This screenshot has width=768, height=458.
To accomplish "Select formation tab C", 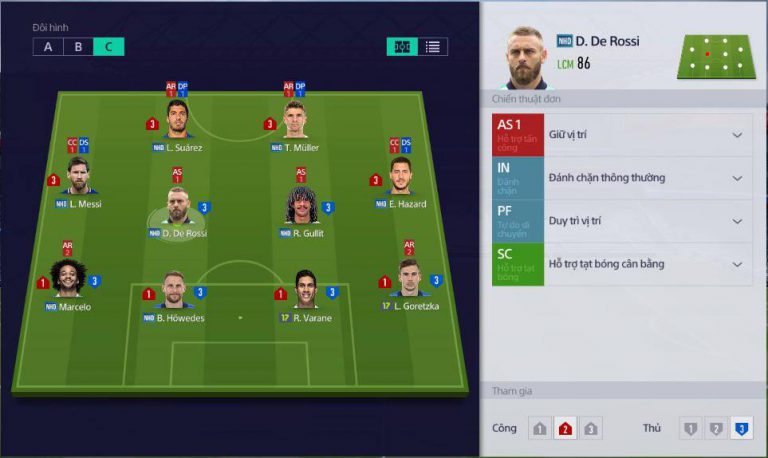I will pos(109,46).
